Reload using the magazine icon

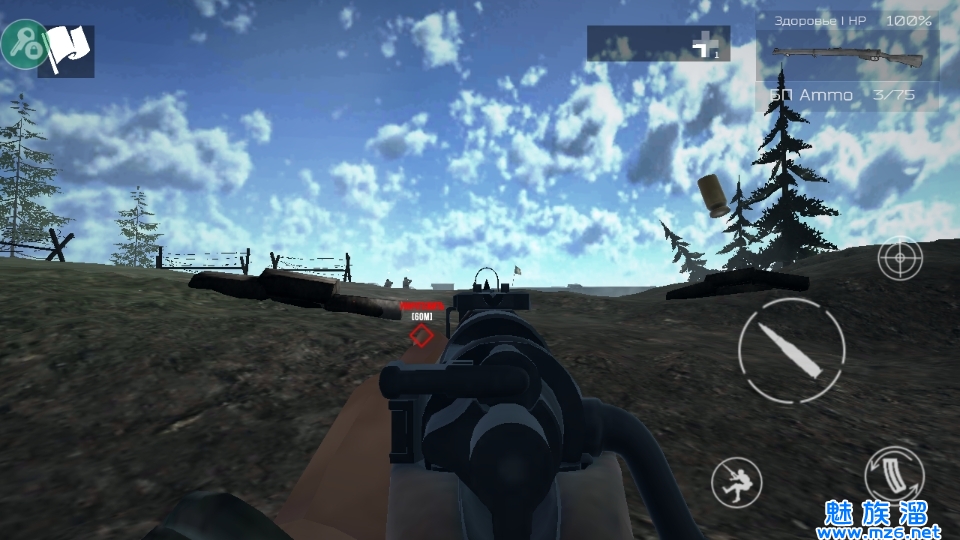(x=894, y=475)
